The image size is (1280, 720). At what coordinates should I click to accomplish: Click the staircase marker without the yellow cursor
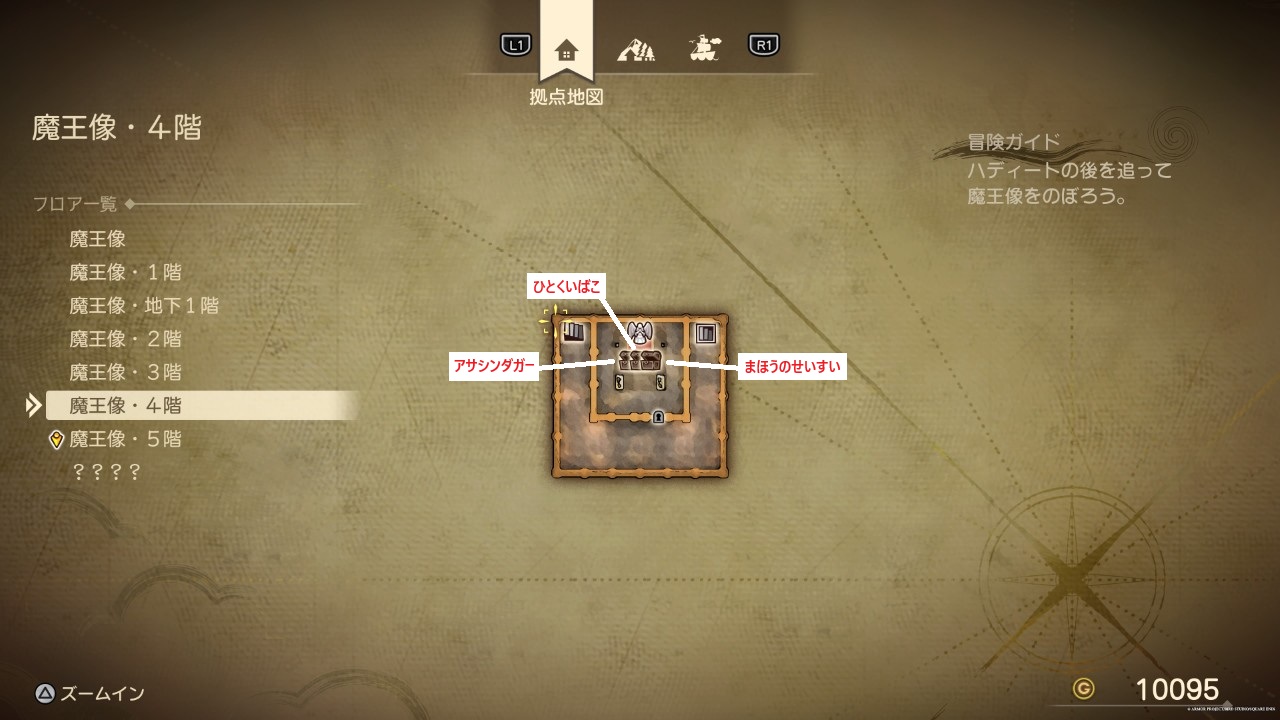tap(706, 333)
